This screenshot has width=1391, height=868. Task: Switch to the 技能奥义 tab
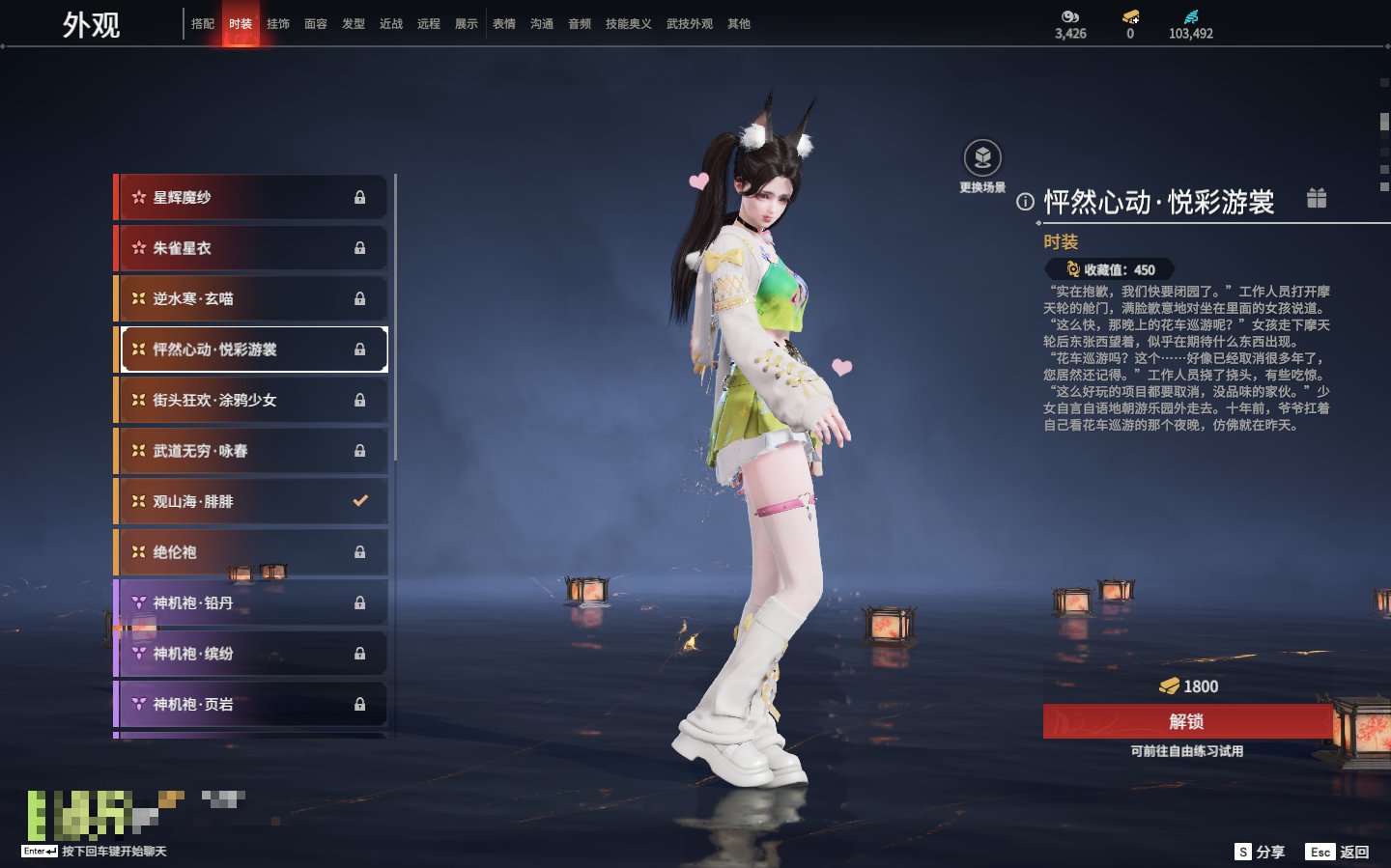pos(628,24)
